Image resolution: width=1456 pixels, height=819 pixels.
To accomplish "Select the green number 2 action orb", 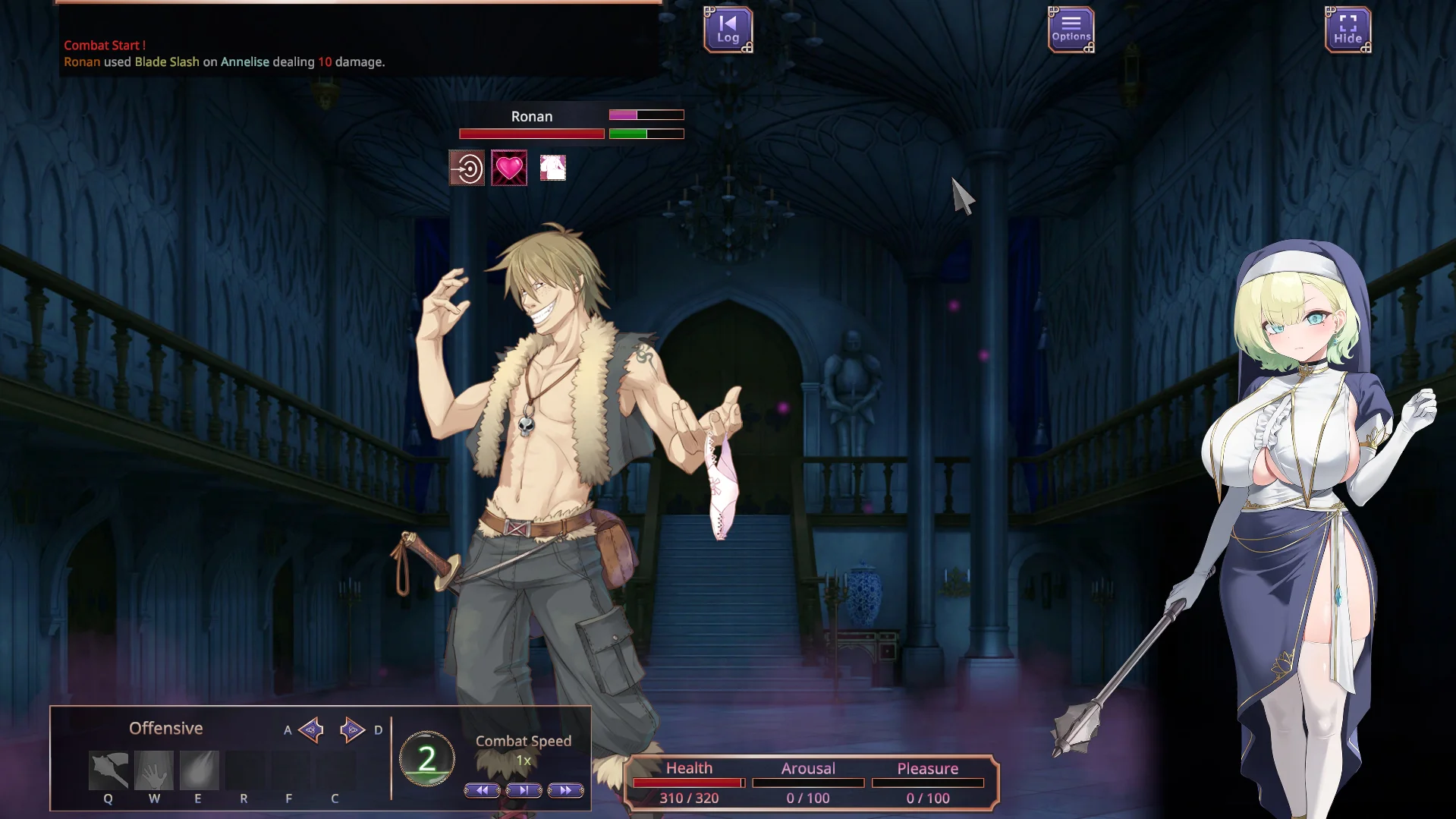I will pos(427,758).
